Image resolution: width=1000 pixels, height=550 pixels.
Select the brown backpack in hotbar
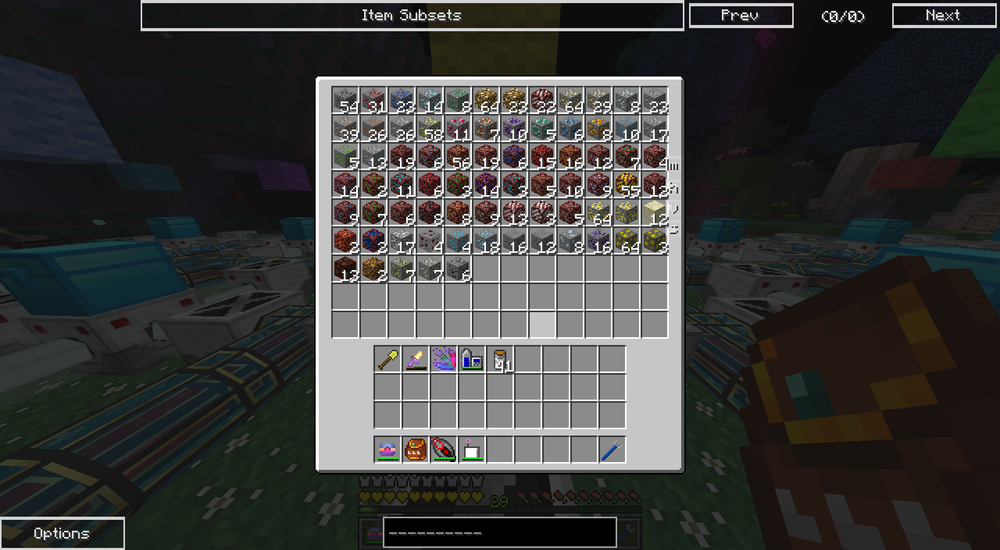pos(416,450)
